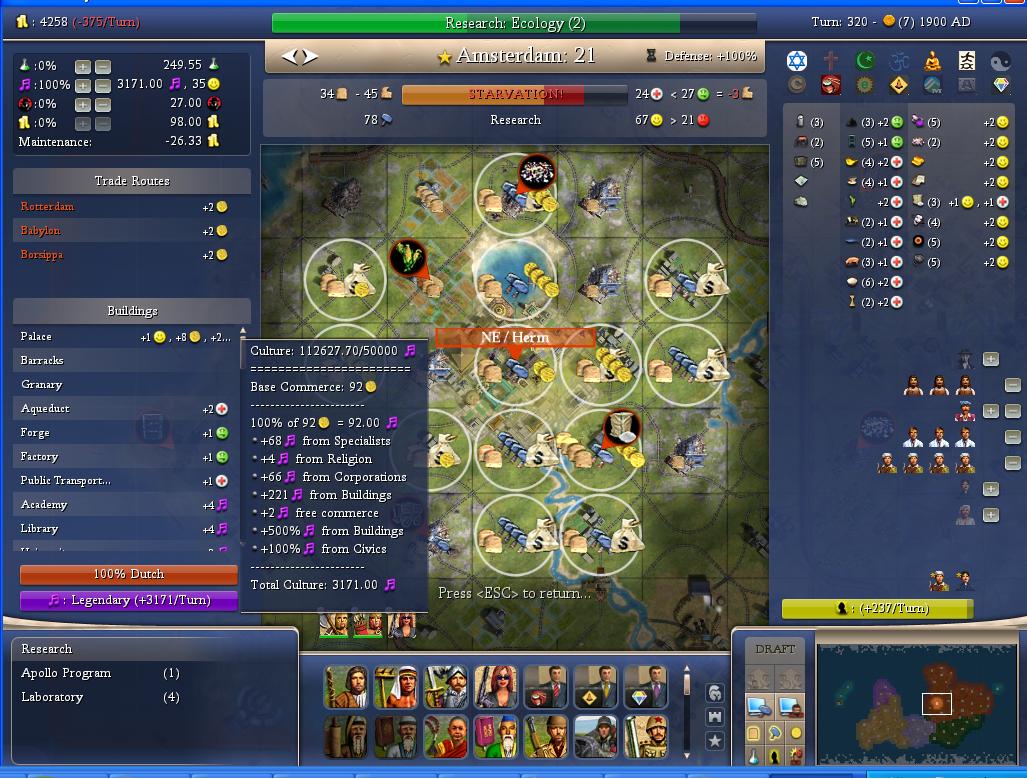The width and height of the screenshot is (1027, 779).
Task: Choose the helmeted soldier with tank unit
Action: tap(596, 737)
